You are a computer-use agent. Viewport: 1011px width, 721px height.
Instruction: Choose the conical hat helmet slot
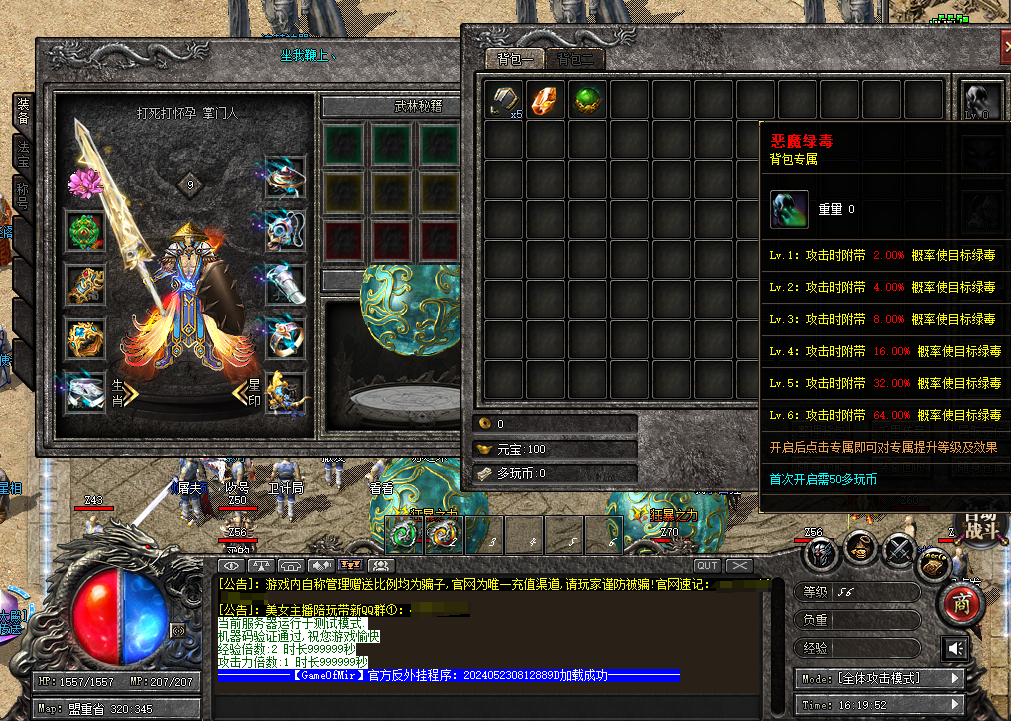point(285,178)
